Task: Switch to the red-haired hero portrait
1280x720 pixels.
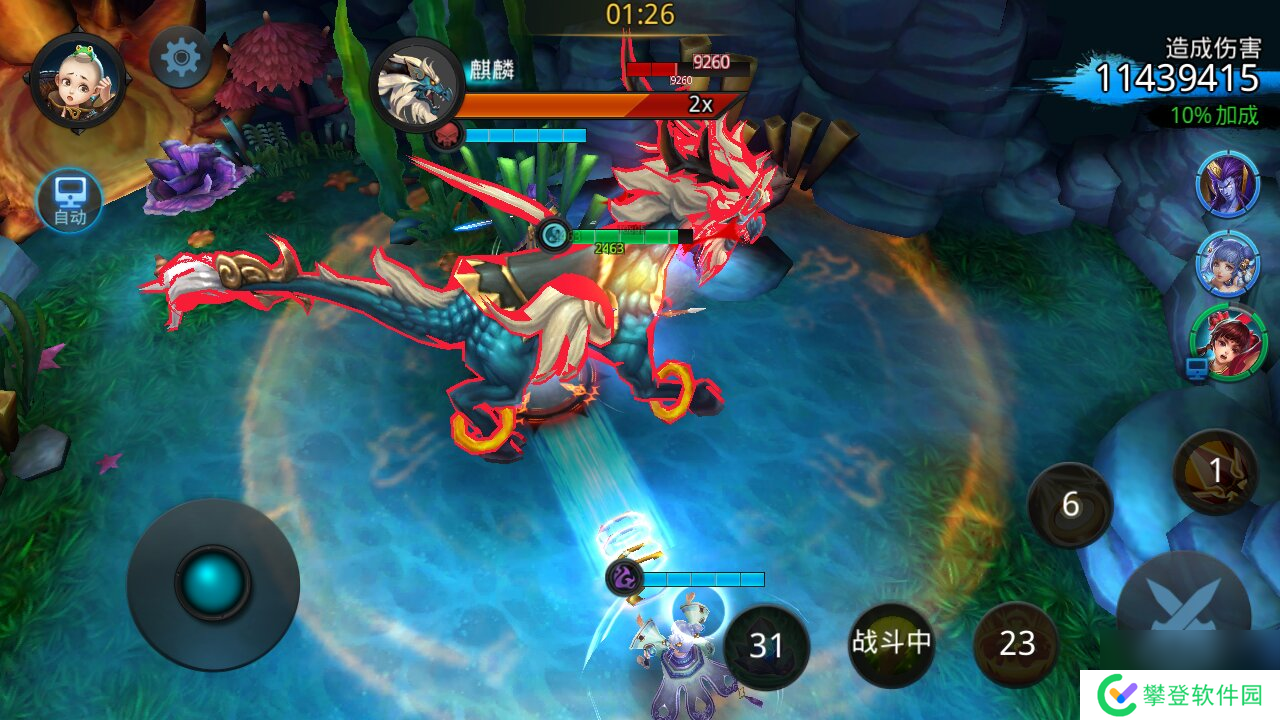Action: pos(1228,343)
